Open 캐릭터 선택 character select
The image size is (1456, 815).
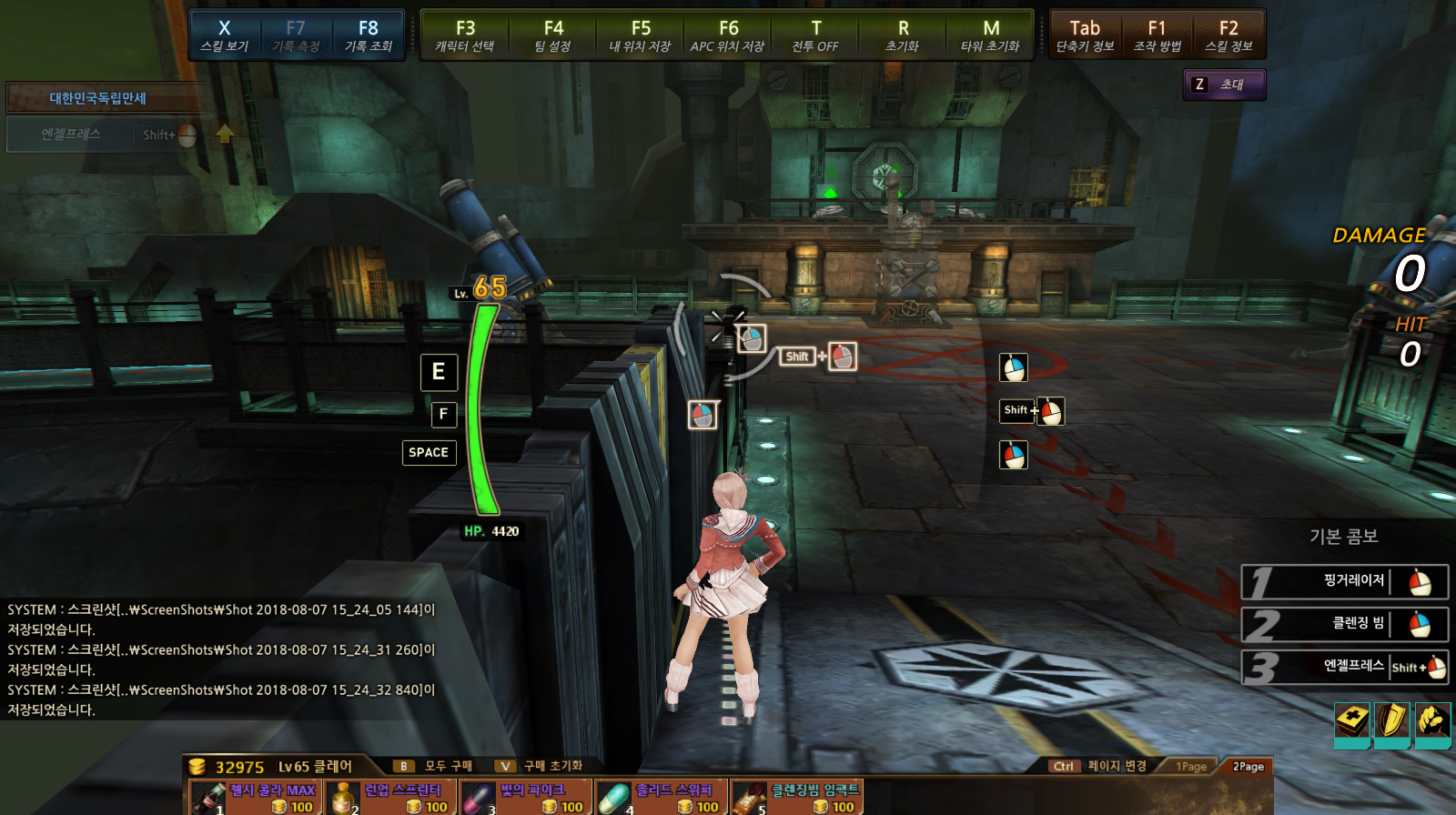tap(465, 35)
